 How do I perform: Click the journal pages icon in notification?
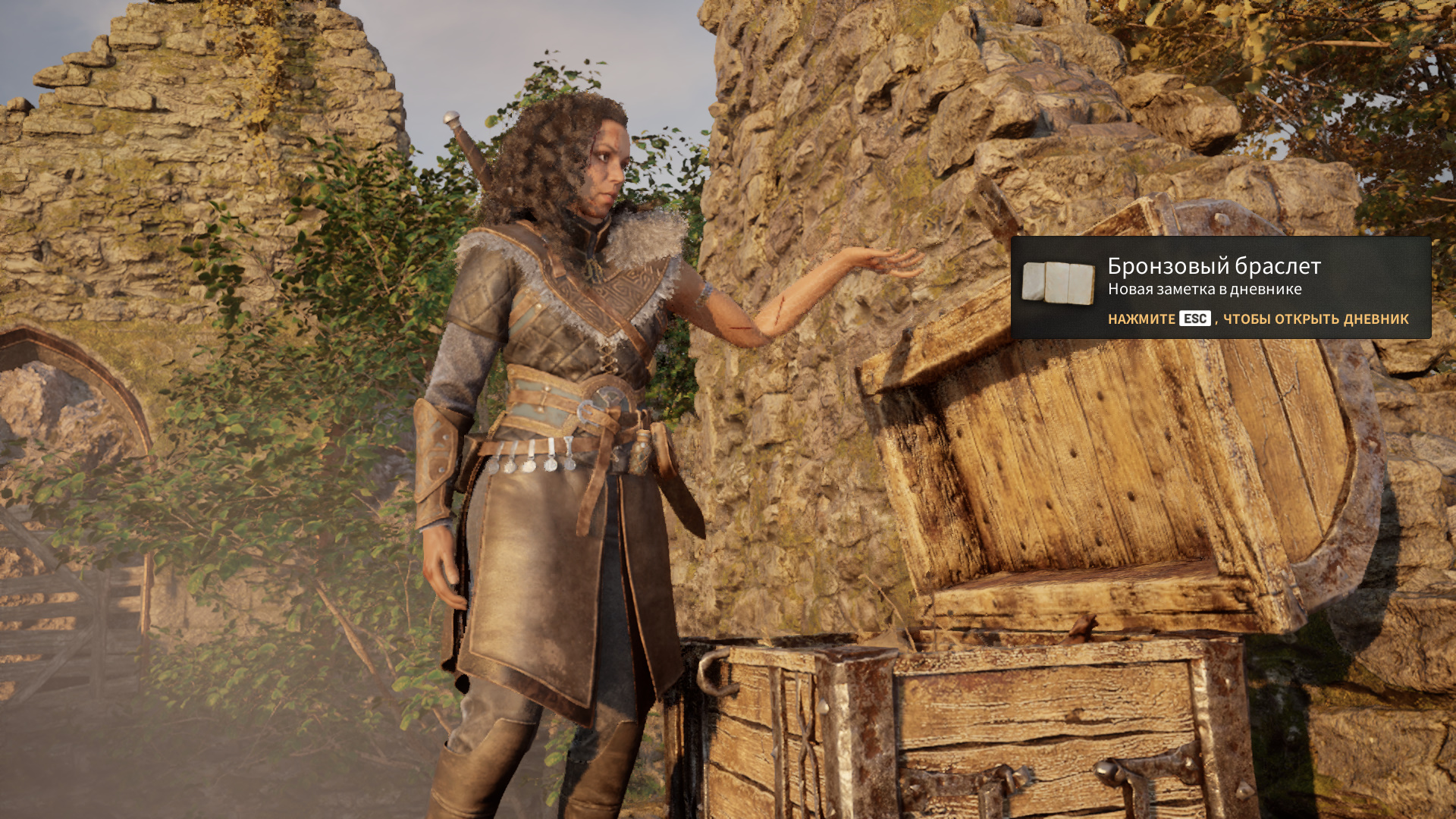click(x=1058, y=282)
